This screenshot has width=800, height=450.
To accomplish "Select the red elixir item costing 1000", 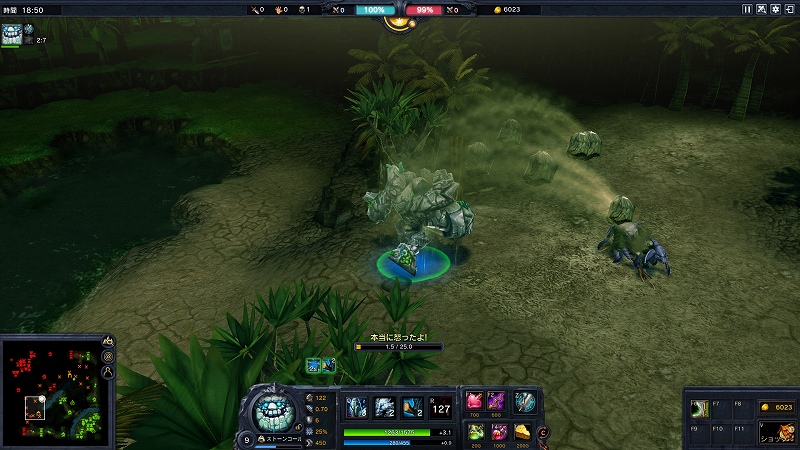I will (x=496, y=432).
